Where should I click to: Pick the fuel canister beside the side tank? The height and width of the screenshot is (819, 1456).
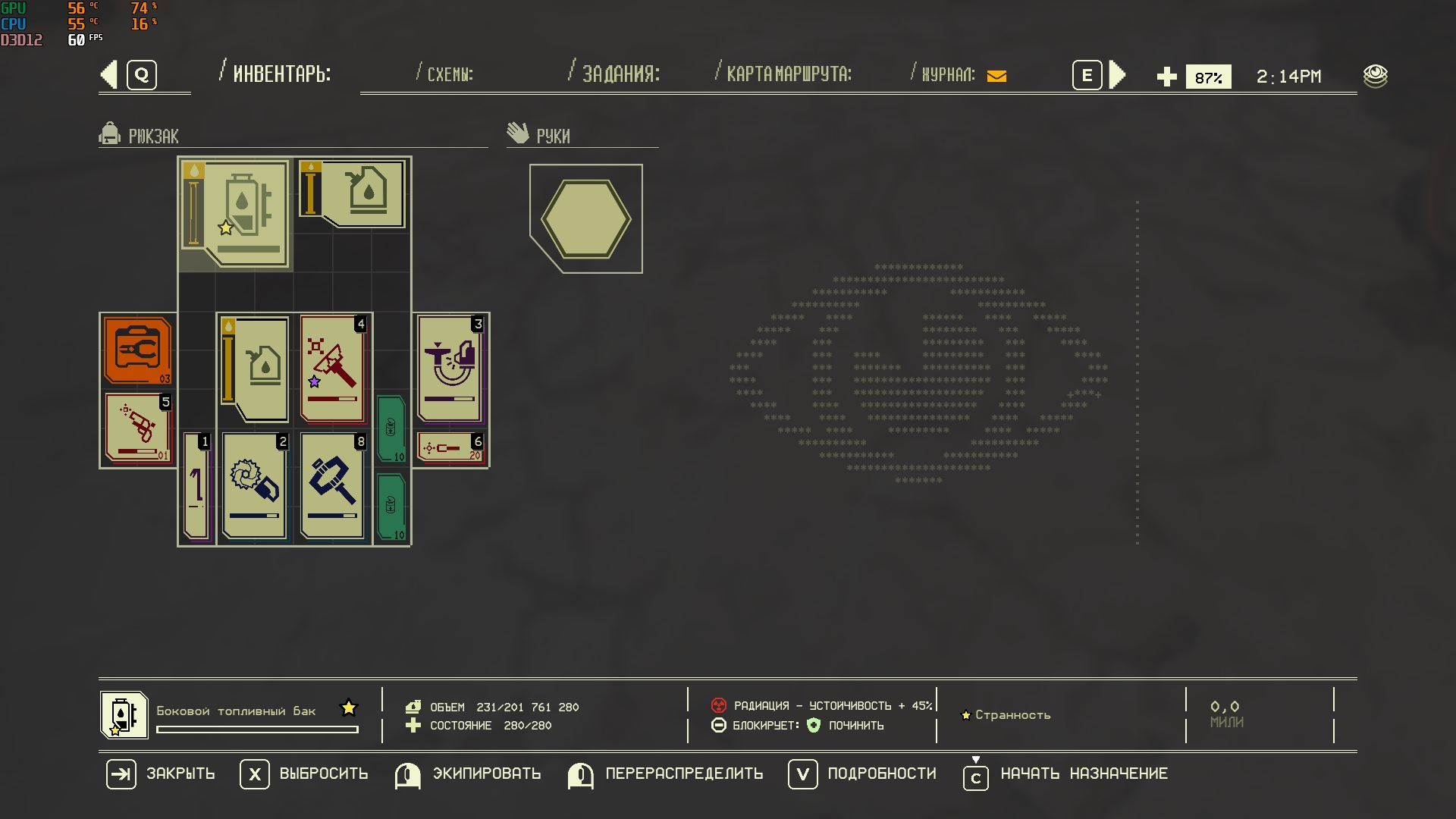click(353, 193)
